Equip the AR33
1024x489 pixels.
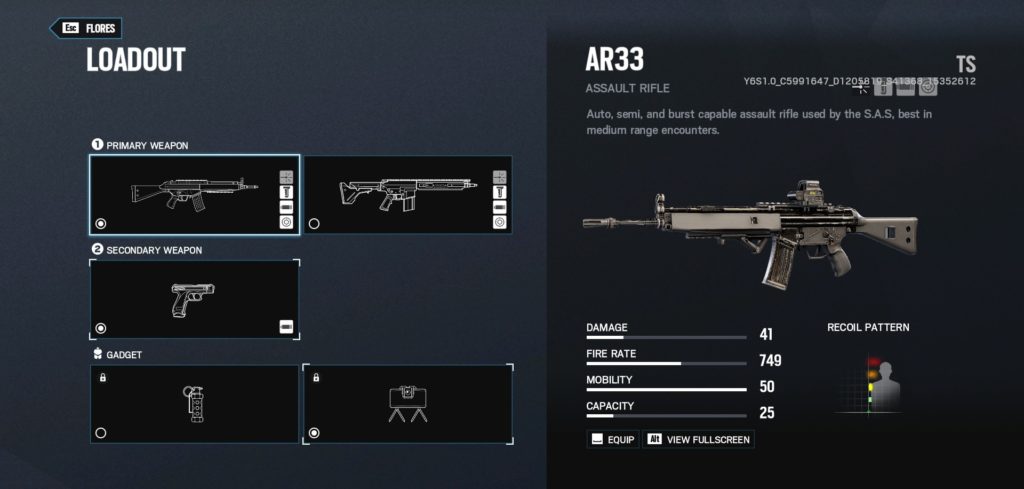612,439
